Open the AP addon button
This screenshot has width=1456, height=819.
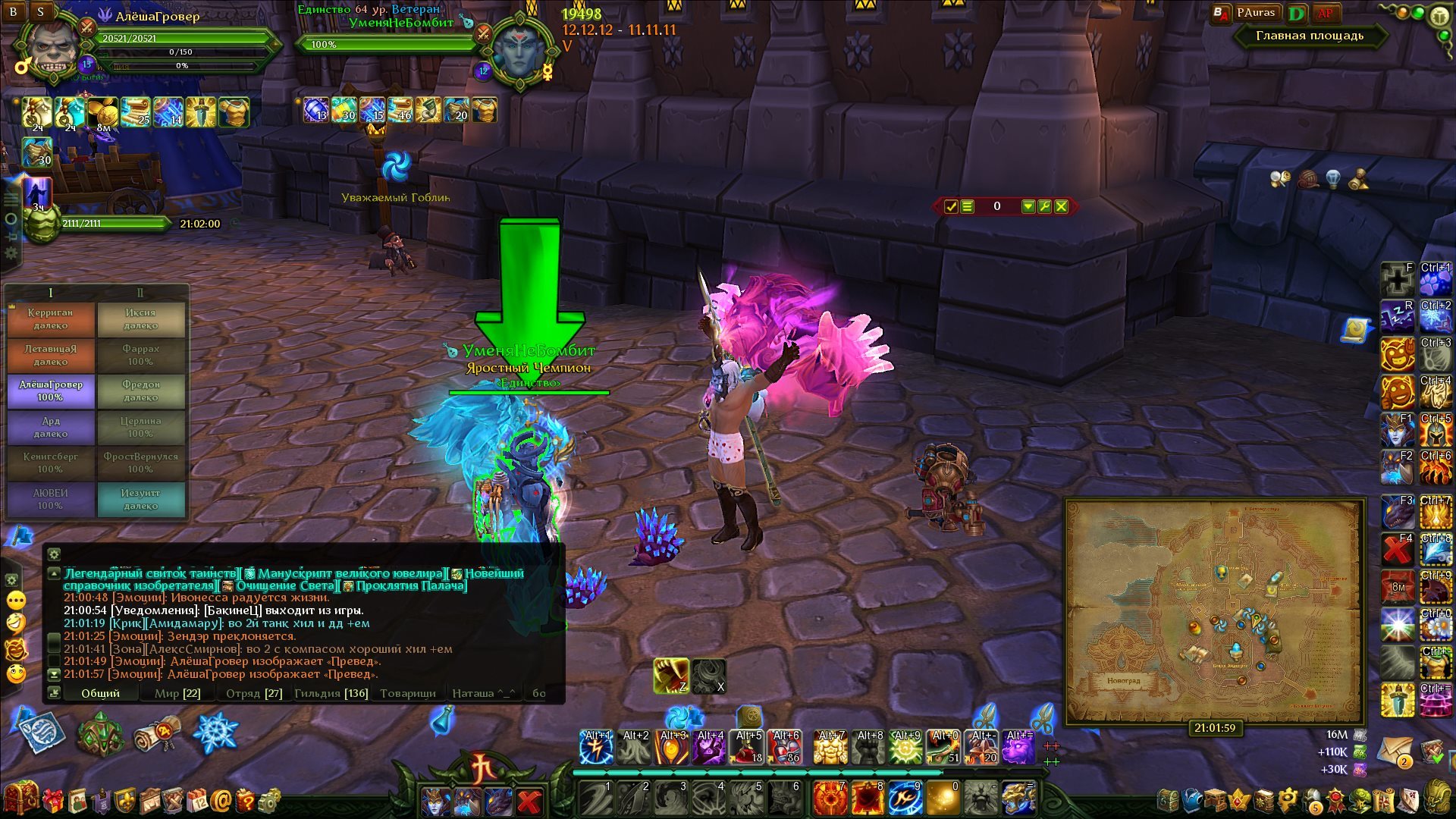1325,13
